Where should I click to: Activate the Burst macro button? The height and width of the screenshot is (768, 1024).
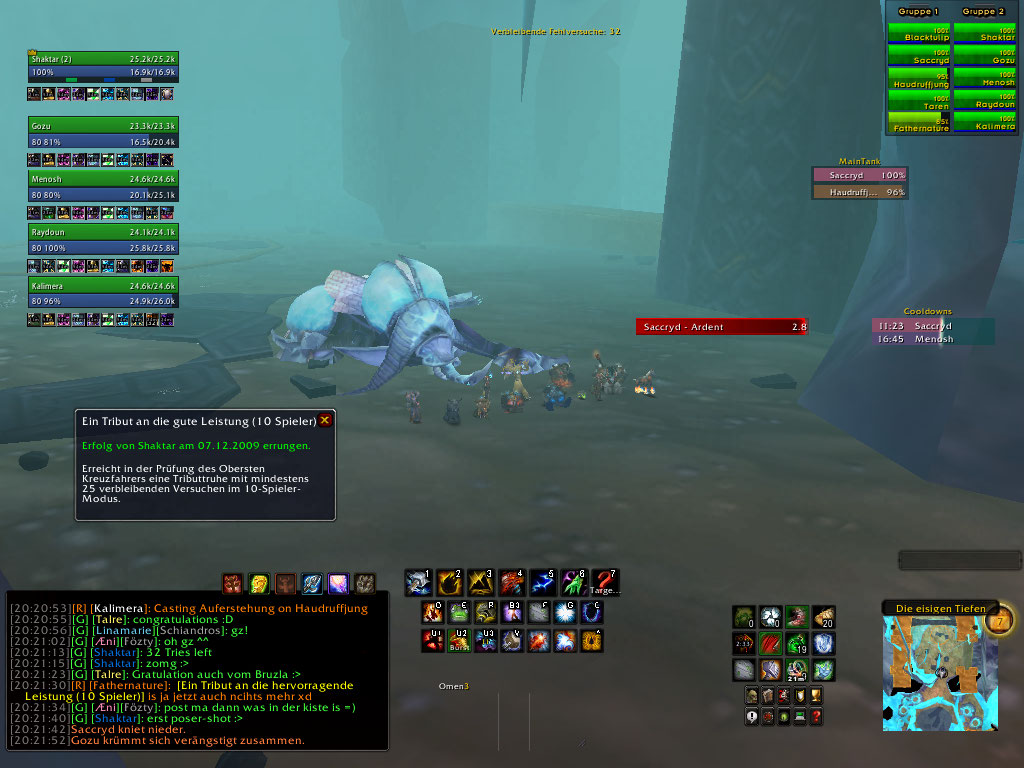[x=460, y=640]
